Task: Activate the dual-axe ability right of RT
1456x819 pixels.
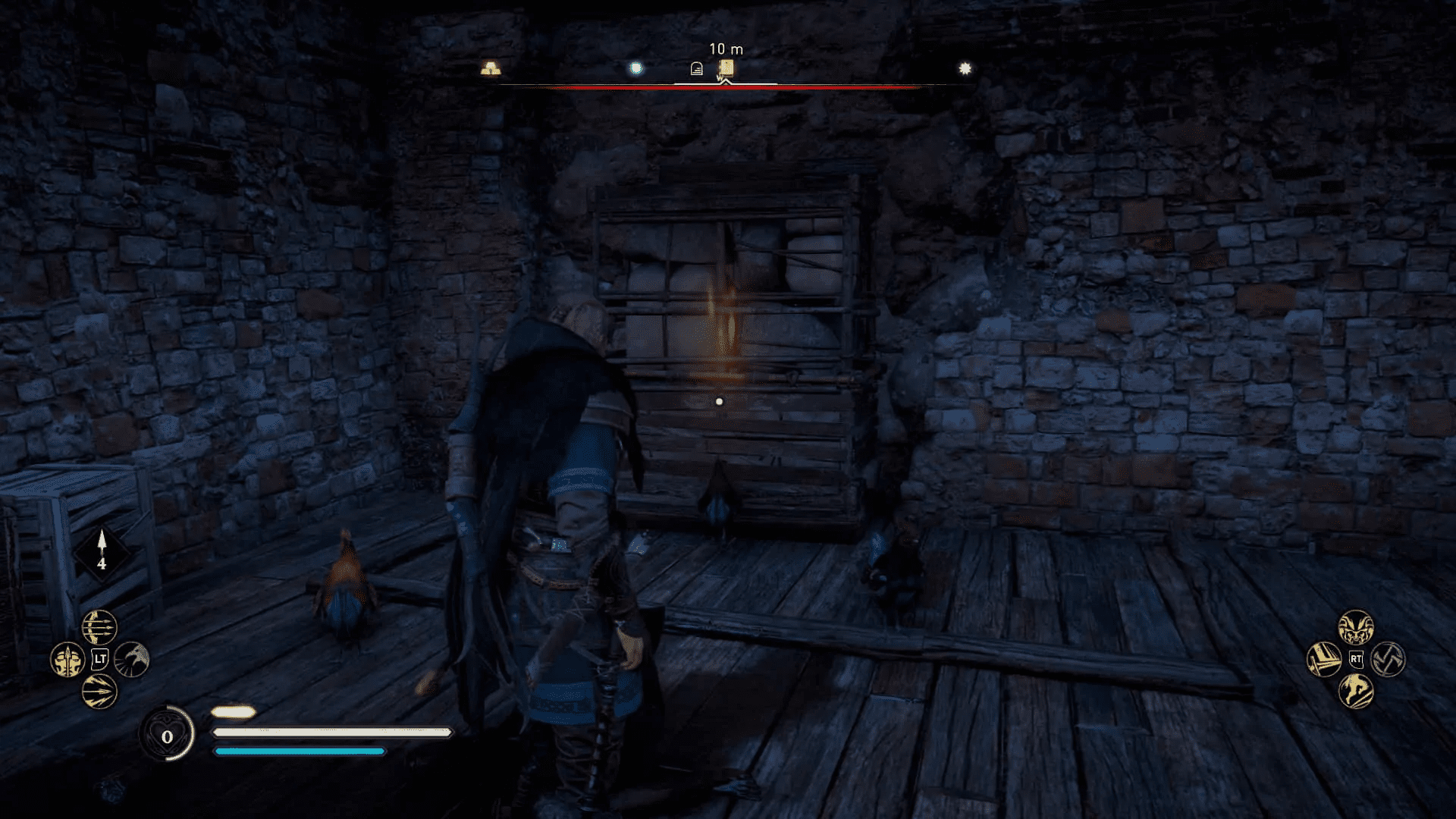Action: click(1389, 658)
